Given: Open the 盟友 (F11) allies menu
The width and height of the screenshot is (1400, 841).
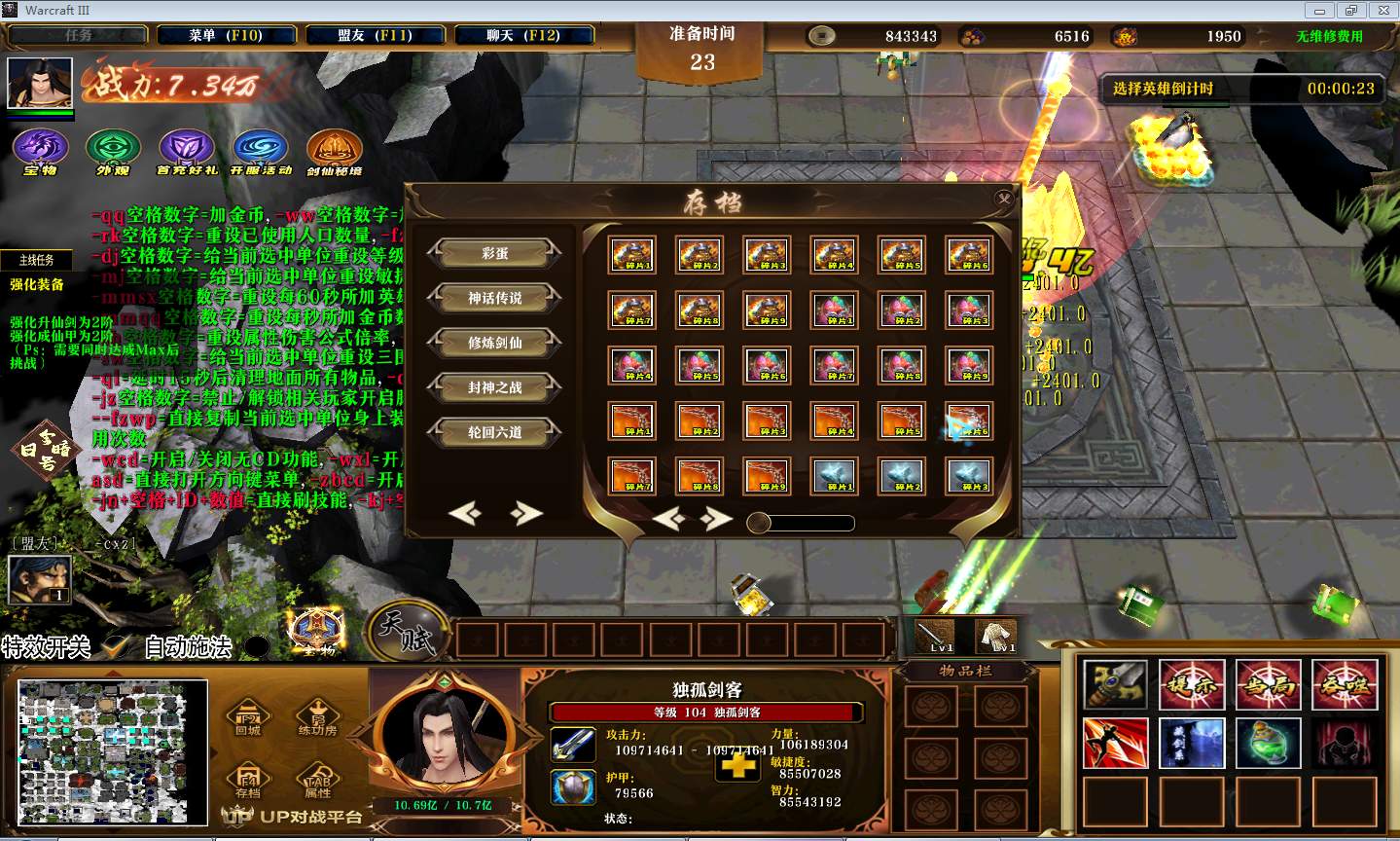Looking at the screenshot, I should click(x=375, y=36).
